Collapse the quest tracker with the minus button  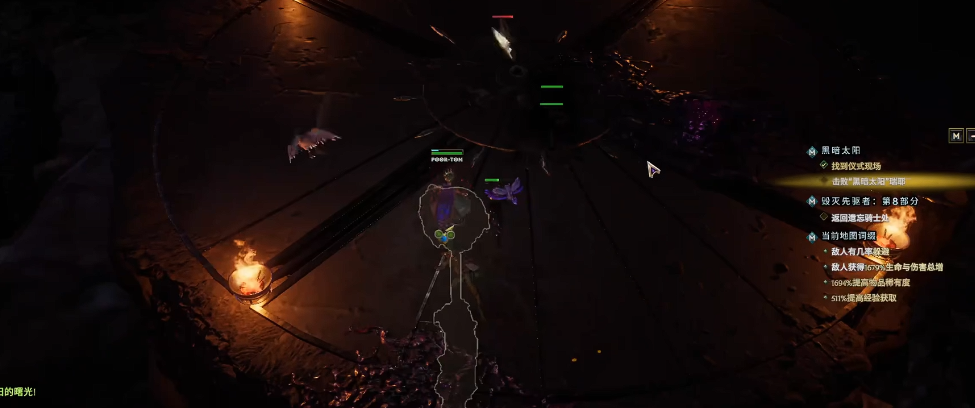click(x=971, y=135)
